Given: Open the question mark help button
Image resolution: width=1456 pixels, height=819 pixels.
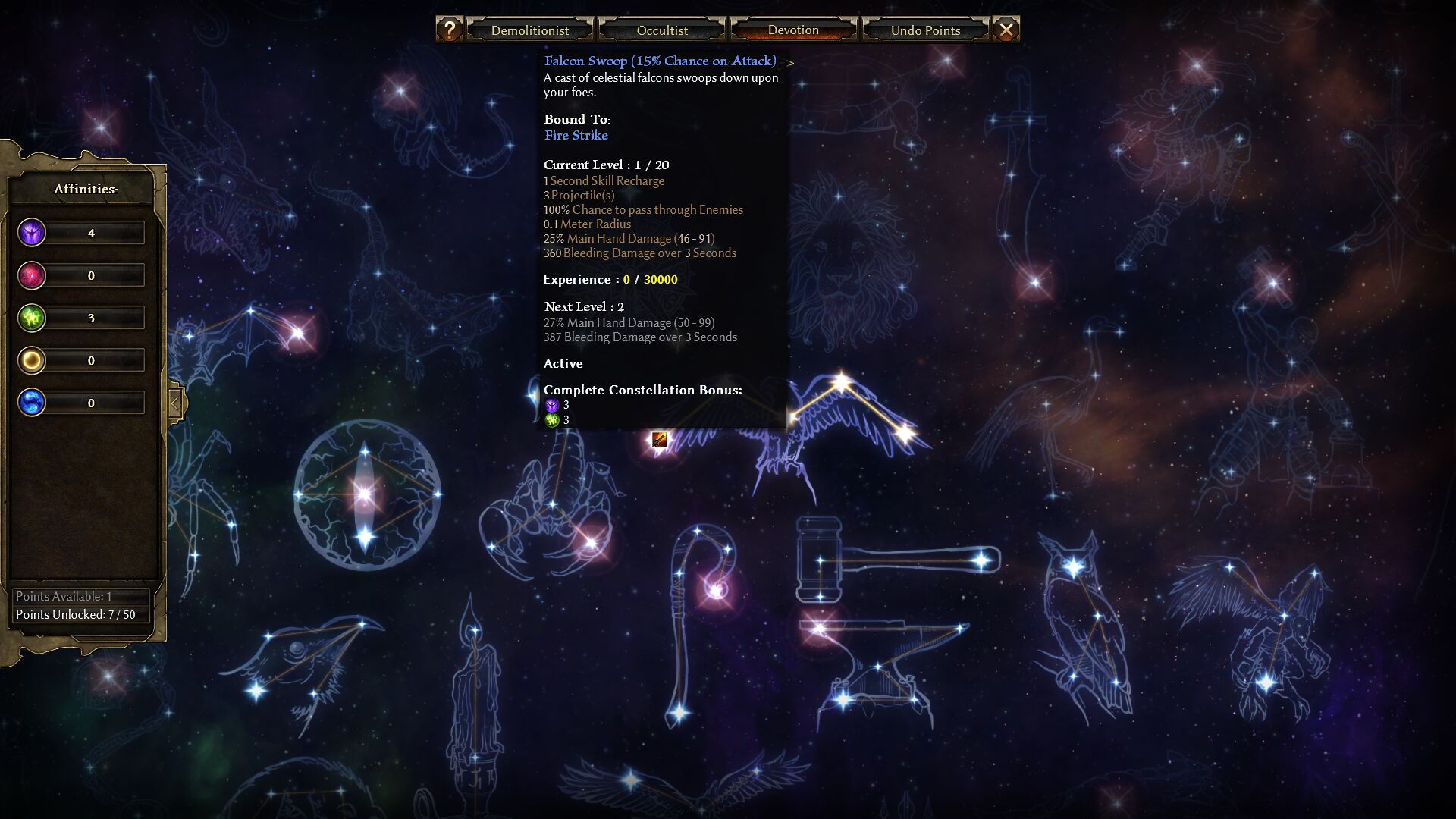Looking at the screenshot, I should click(449, 30).
